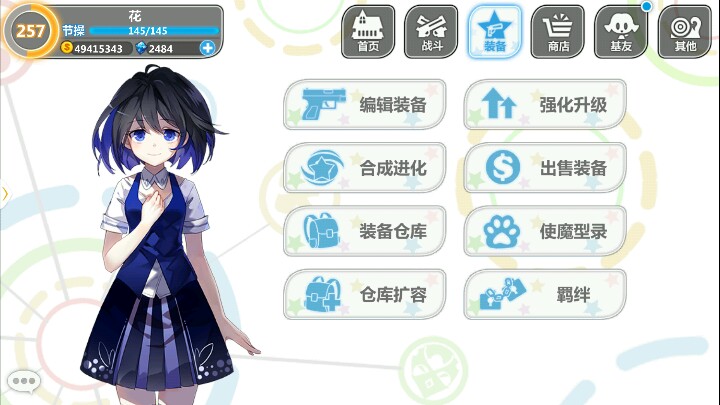Select 合成进化 synthesis evolution
Viewport: 720px width, 405px height.
[x=365, y=168]
